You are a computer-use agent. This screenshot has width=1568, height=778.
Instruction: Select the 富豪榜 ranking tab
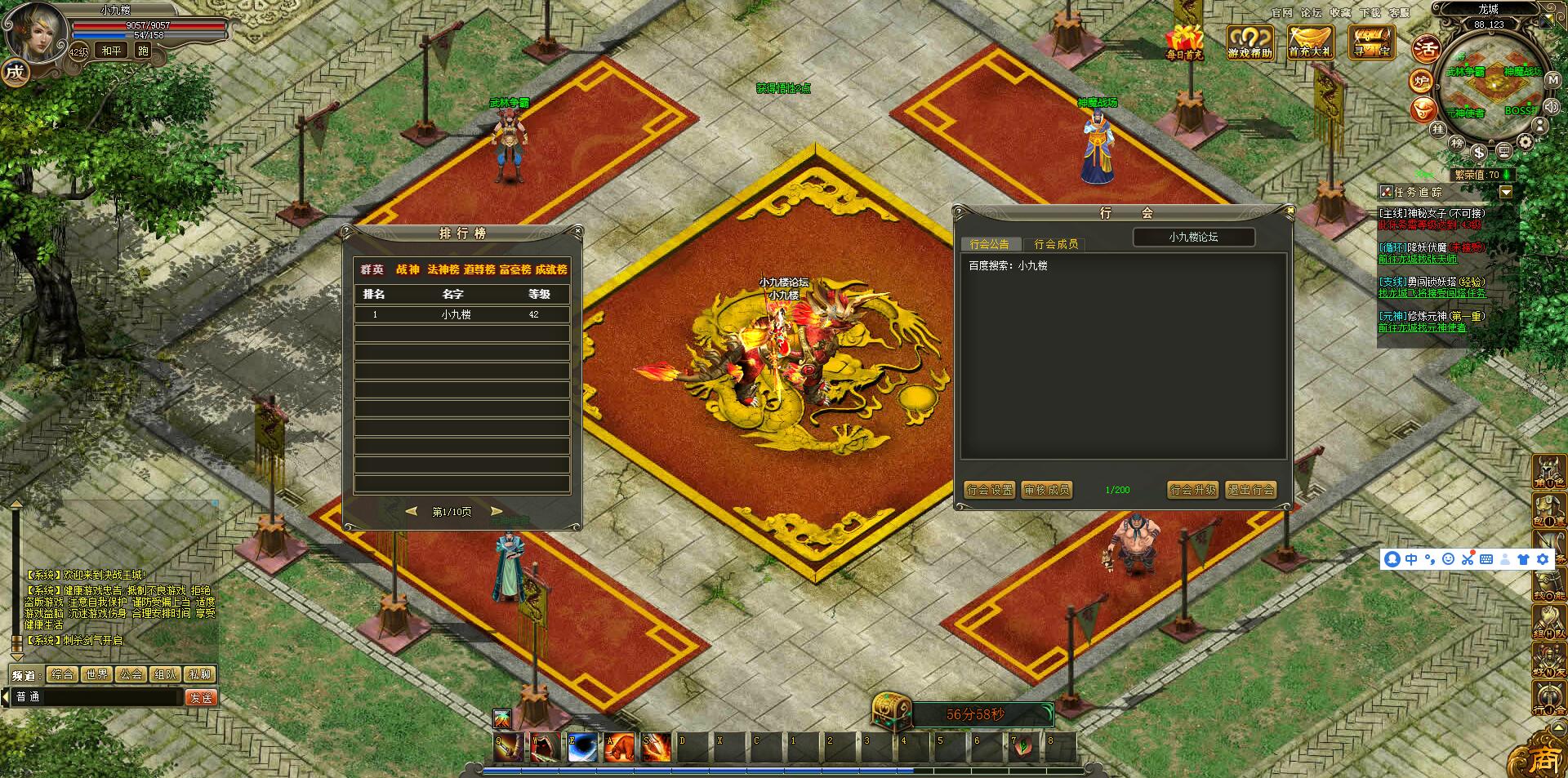(x=515, y=269)
